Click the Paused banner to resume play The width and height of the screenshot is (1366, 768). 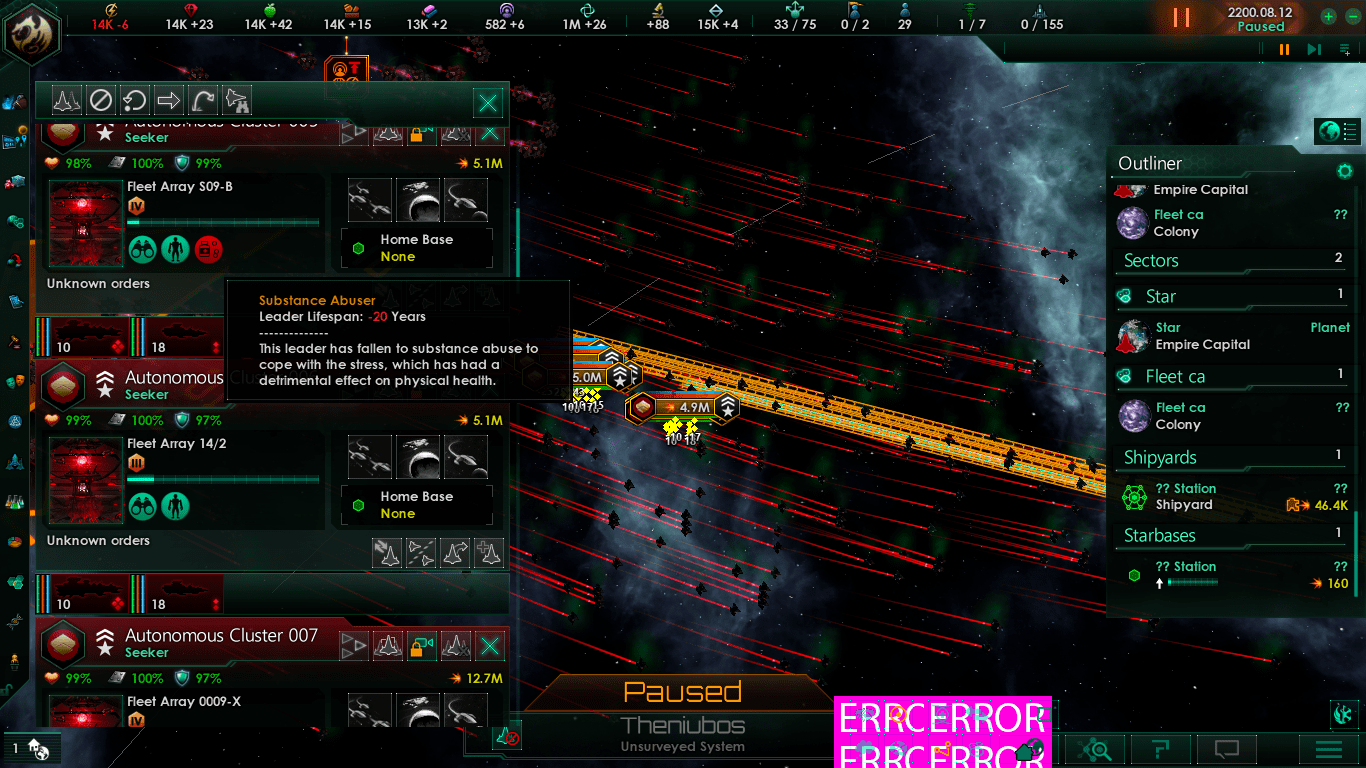pos(683,691)
